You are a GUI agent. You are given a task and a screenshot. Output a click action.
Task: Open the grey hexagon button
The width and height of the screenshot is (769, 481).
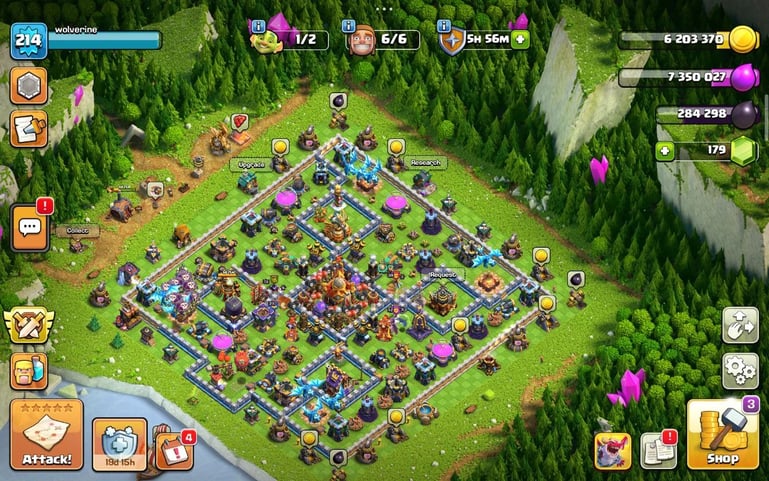28,86
